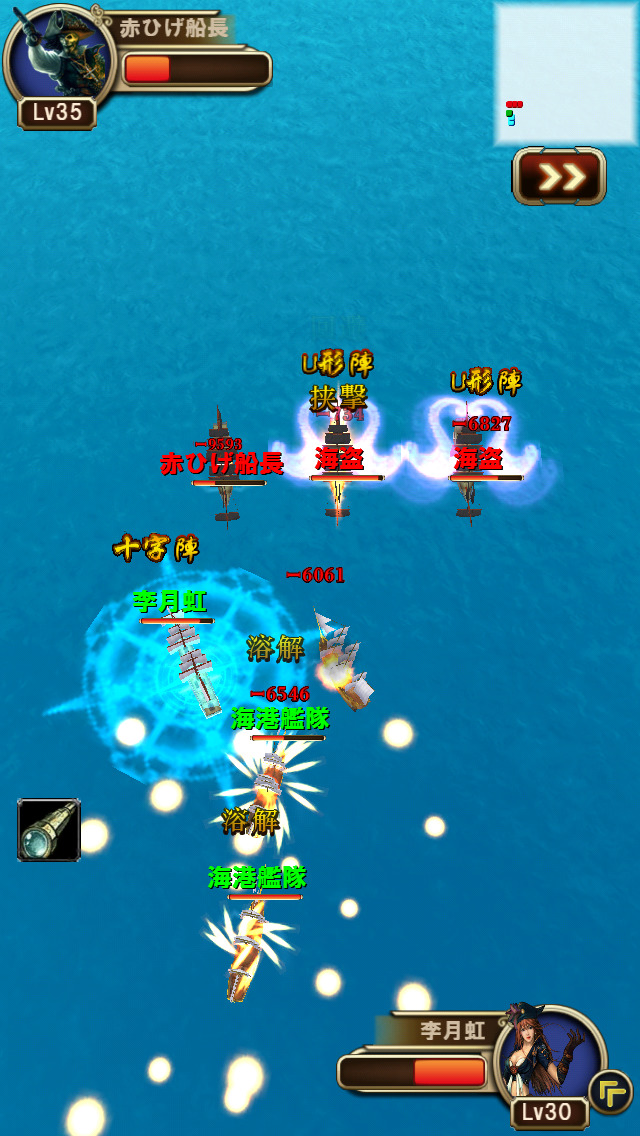The height and width of the screenshot is (1136, 640).
Task: Tap the fast-forward double arrow button
Action: pos(559,177)
